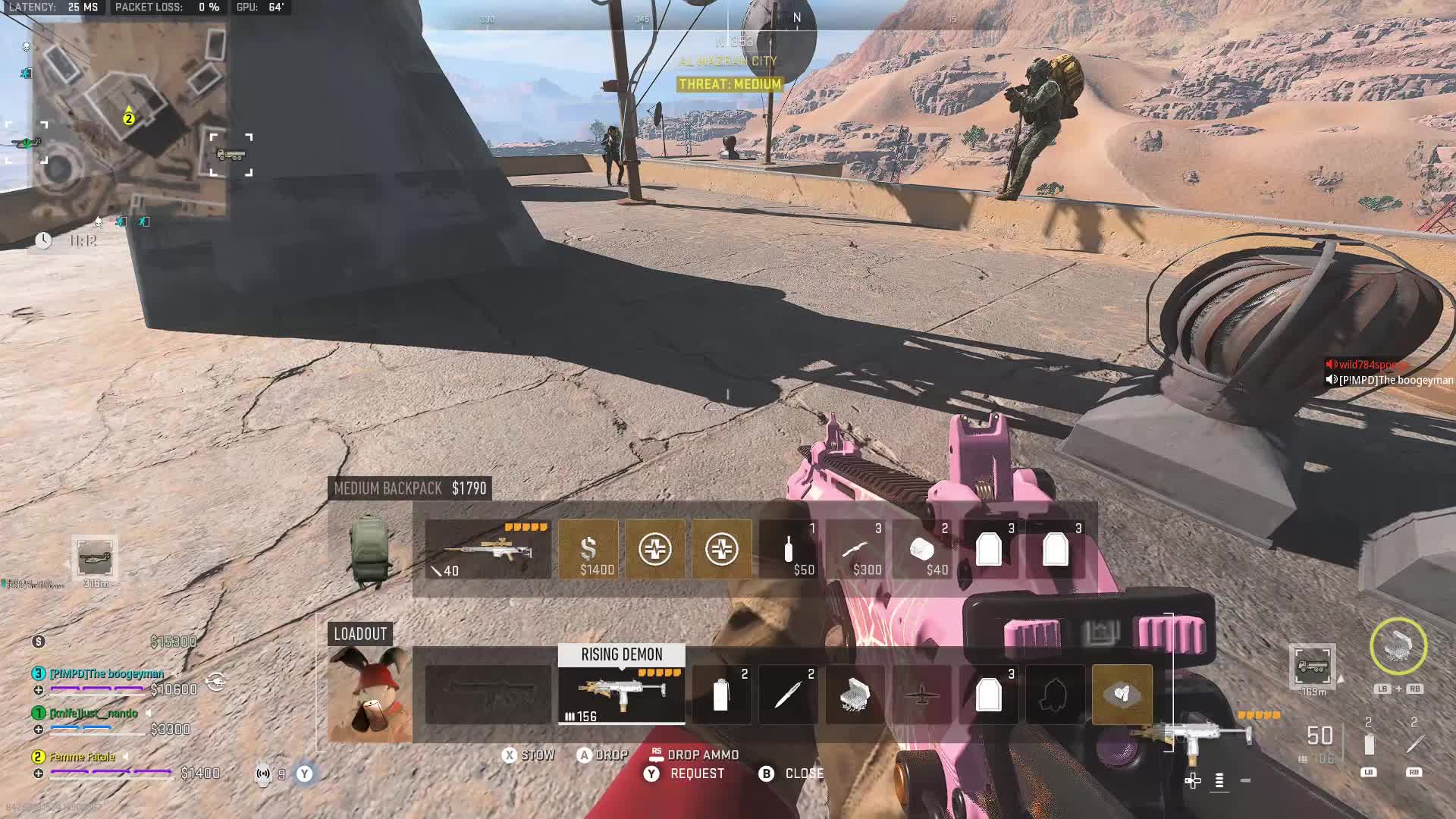The width and height of the screenshot is (1456, 819).
Task: Select the Rising Demon weapon slot
Action: (622, 694)
